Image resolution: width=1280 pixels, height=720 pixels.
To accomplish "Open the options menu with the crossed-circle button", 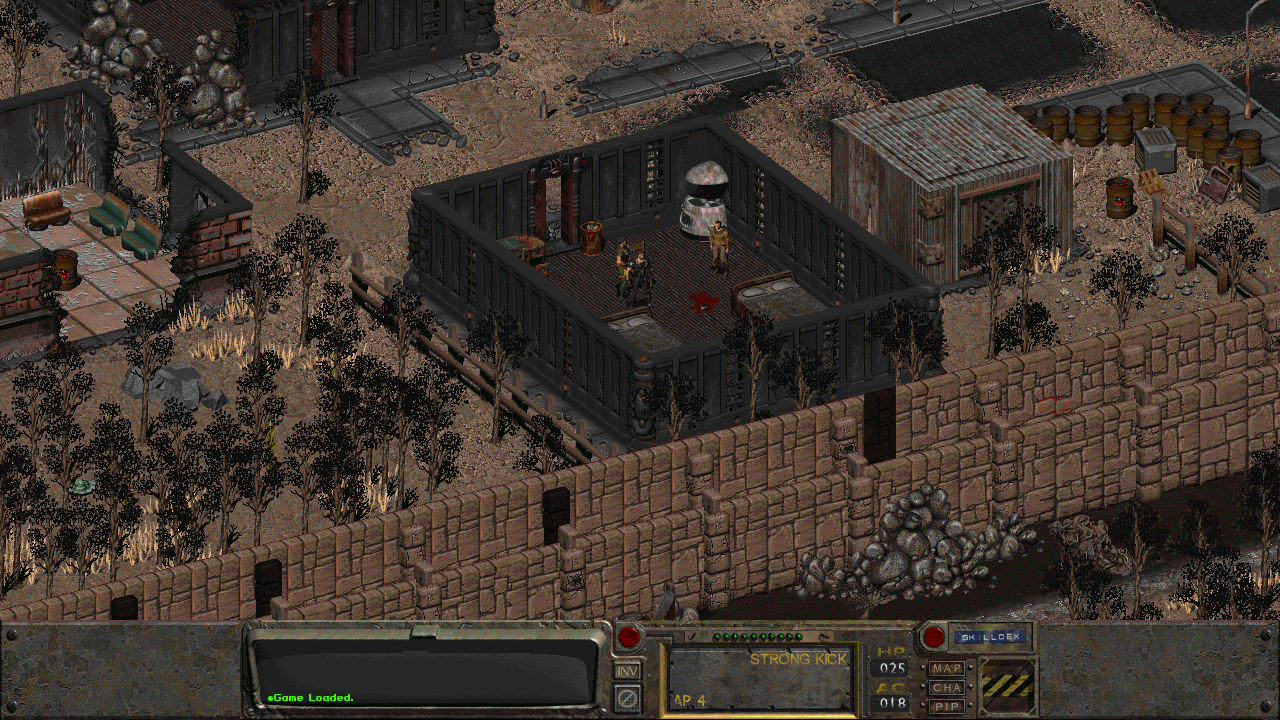I will tap(627, 697).
